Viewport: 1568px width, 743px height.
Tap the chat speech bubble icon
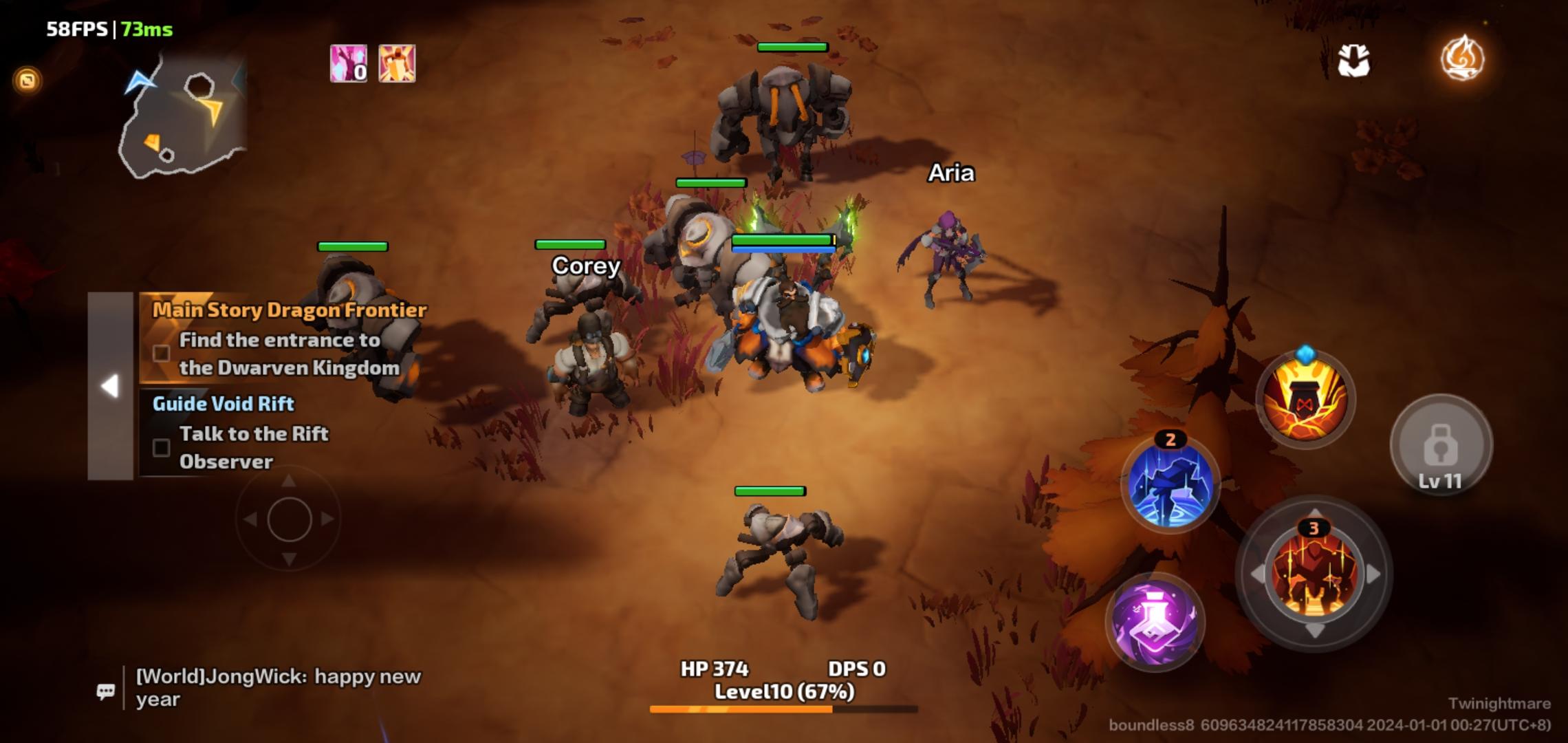106,691
